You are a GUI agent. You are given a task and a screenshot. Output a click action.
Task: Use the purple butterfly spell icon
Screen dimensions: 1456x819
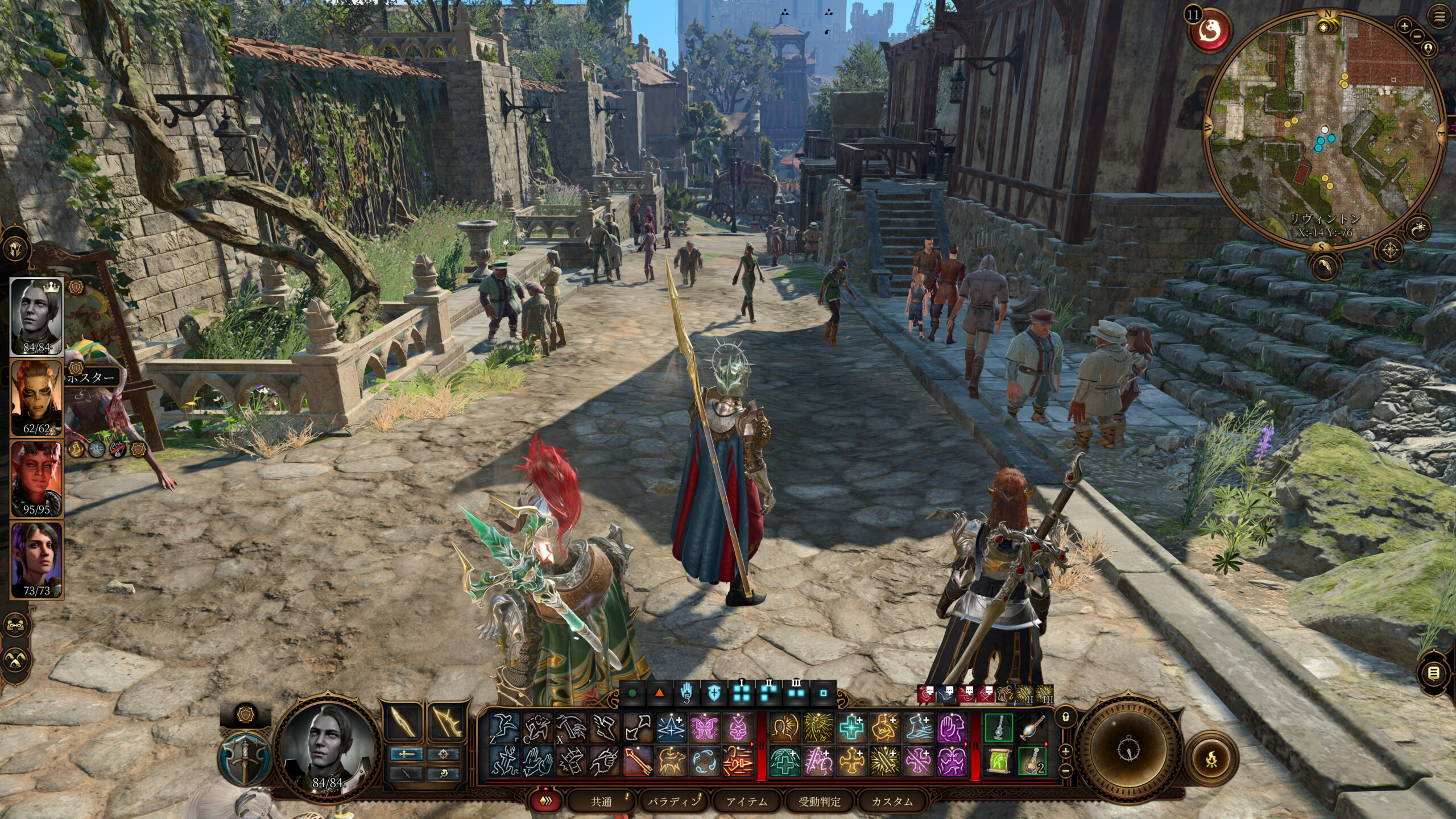tap(704, 728)
